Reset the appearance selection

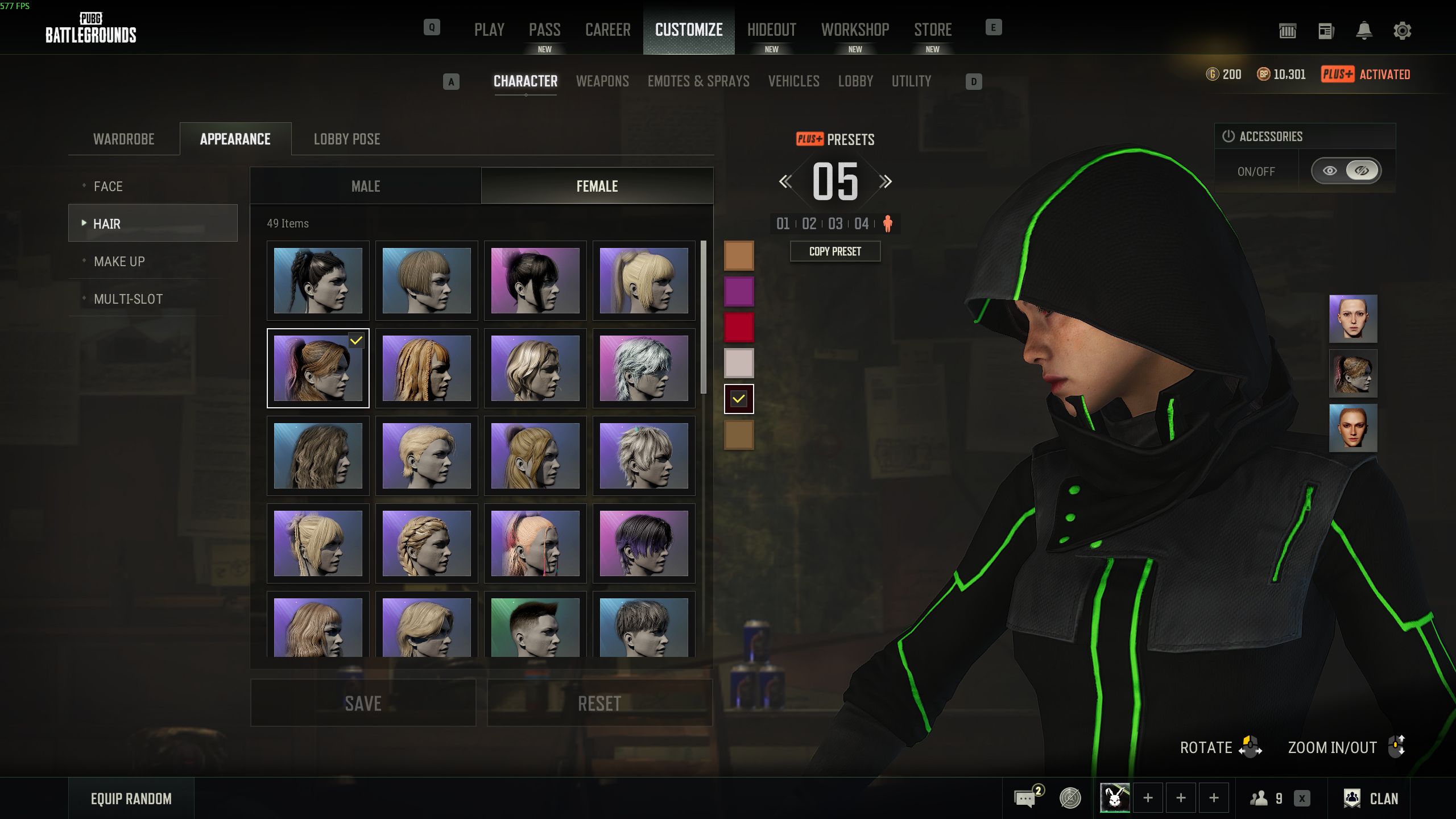tap(599, 703)
